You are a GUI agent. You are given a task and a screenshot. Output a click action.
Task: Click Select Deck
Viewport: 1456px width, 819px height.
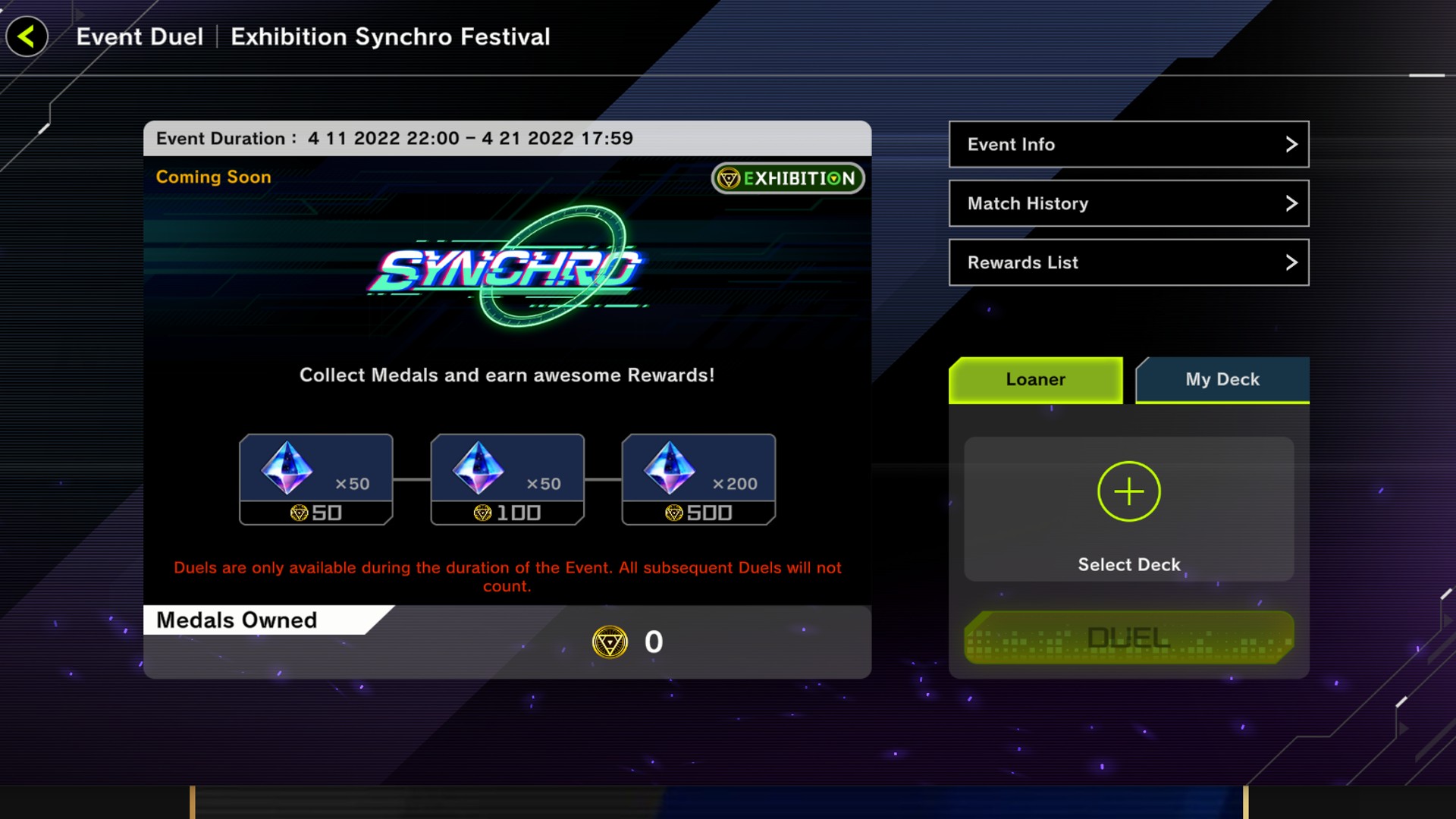click(1128, 564)
